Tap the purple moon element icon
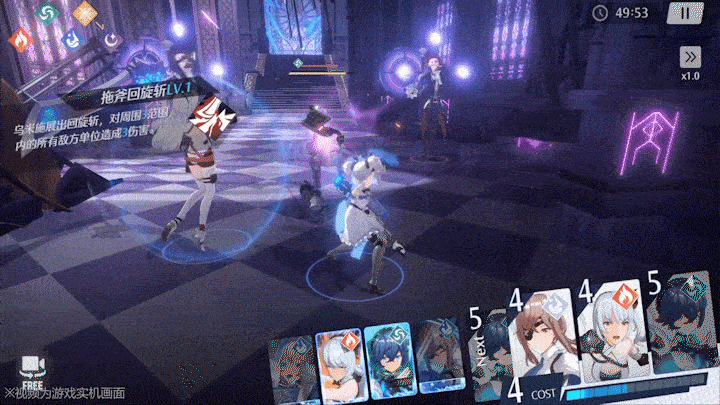720x405 pixels. (111, 40)
